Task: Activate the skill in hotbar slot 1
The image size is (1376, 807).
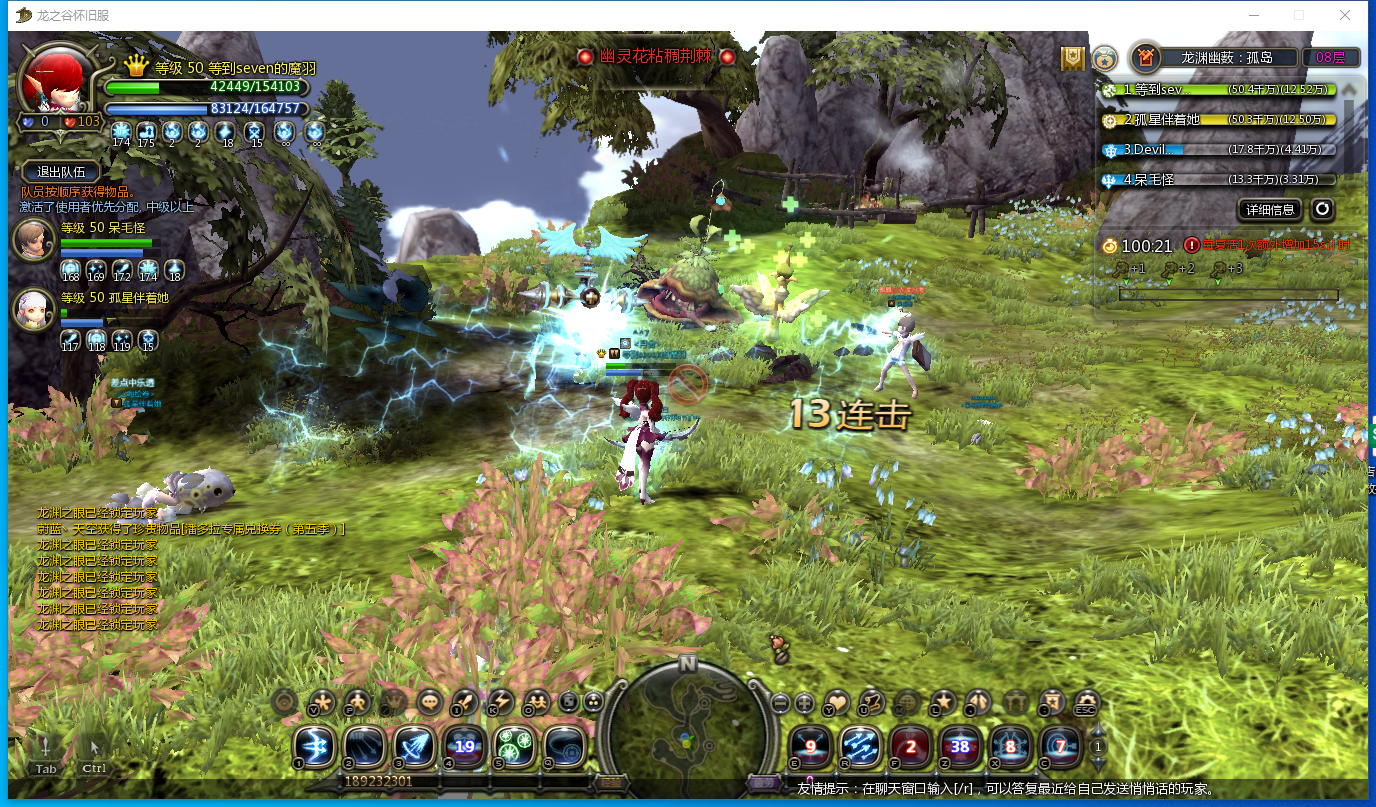Action: 314,745
